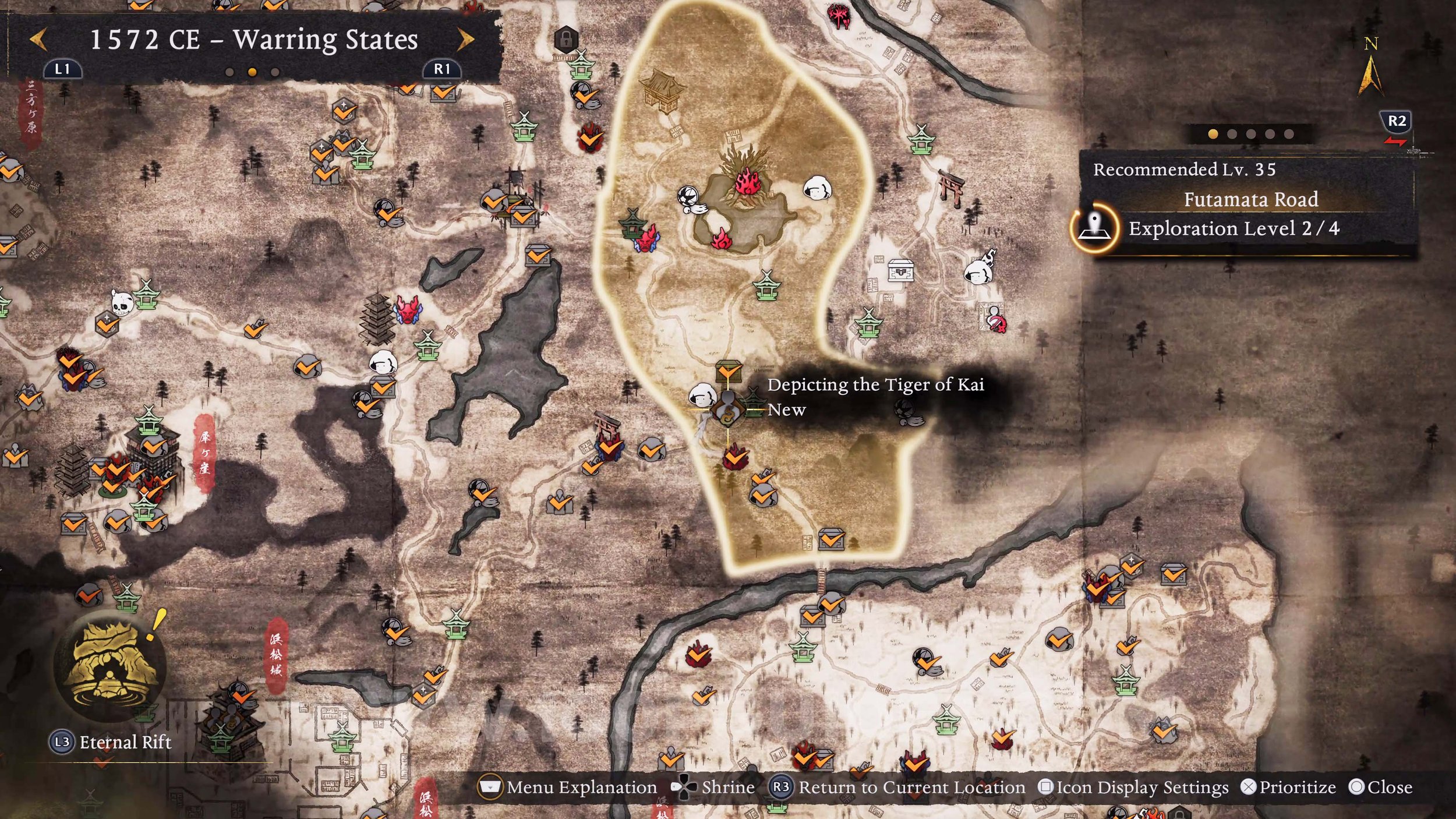
Task: Switch to the next era with right arrow
Action: point(465,40)
